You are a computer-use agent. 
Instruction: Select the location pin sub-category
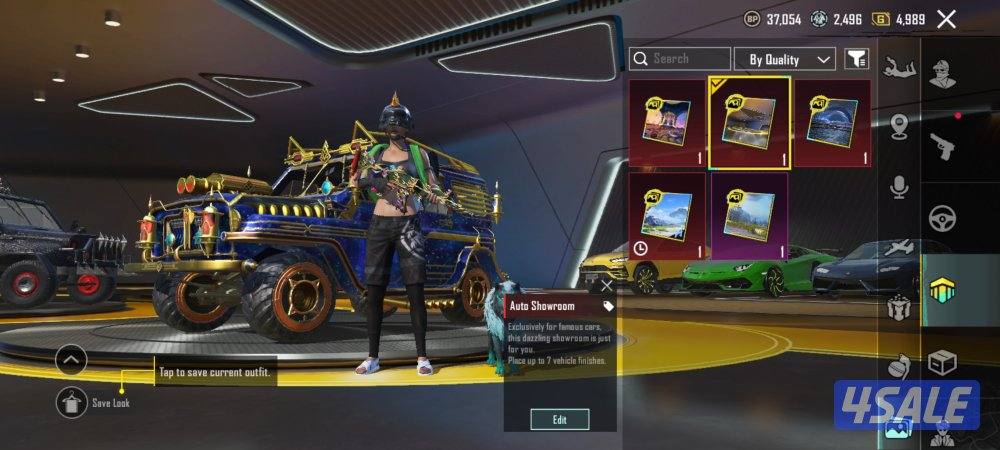tap(899, 126)
